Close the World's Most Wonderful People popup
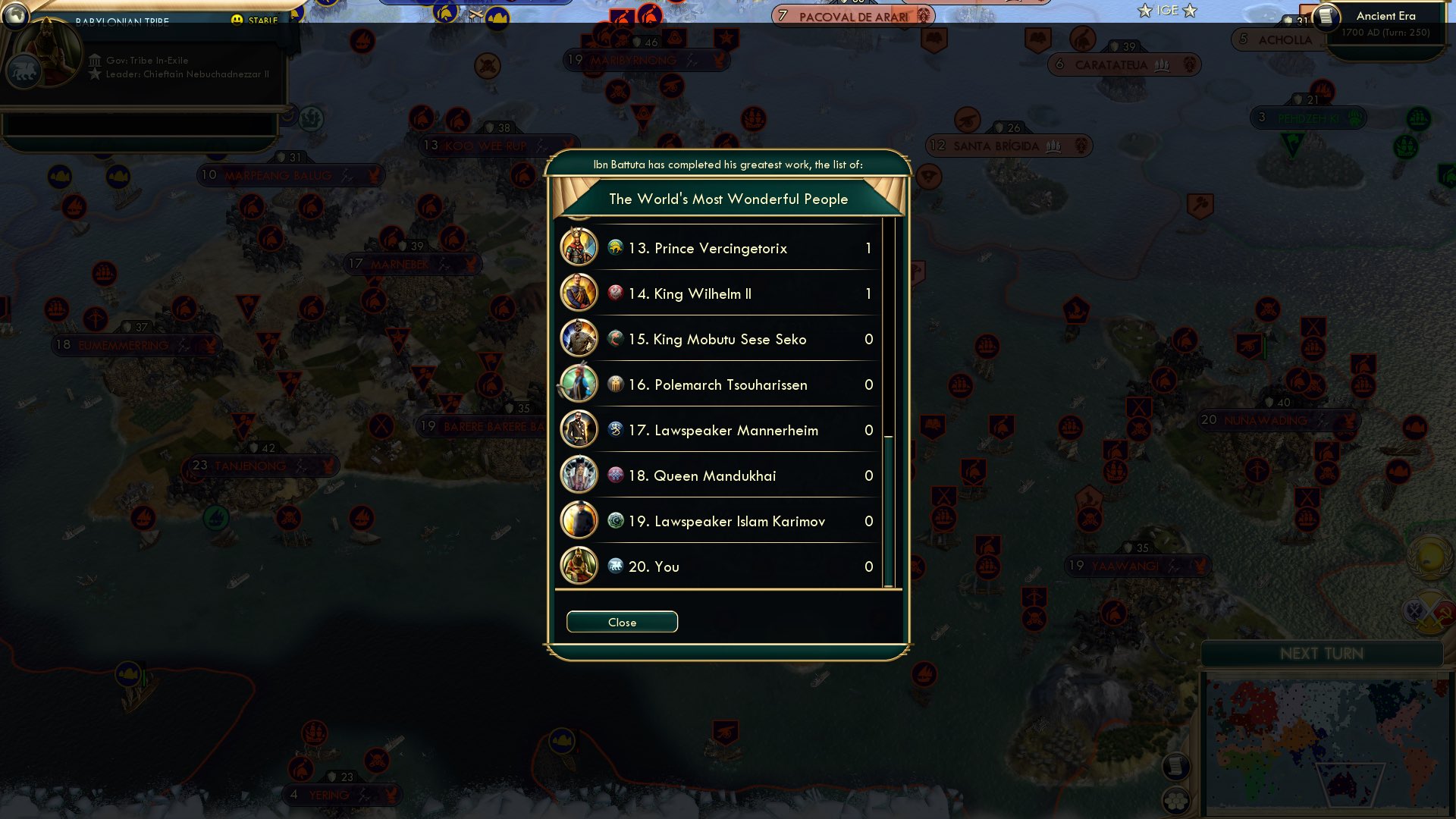1456x819 pixels. coord(622,622)
